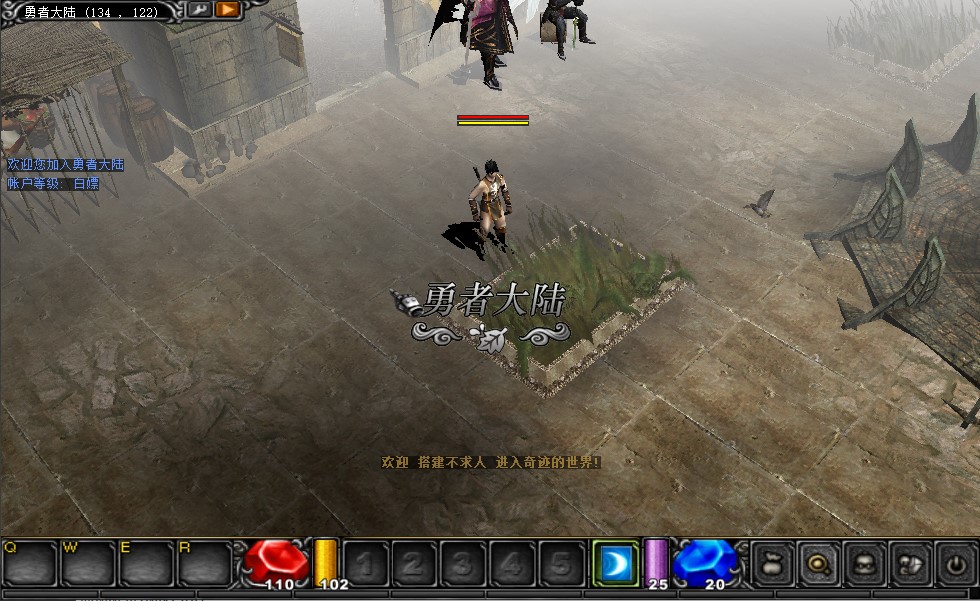Select the Q item slot

click(x=29, y=564)
